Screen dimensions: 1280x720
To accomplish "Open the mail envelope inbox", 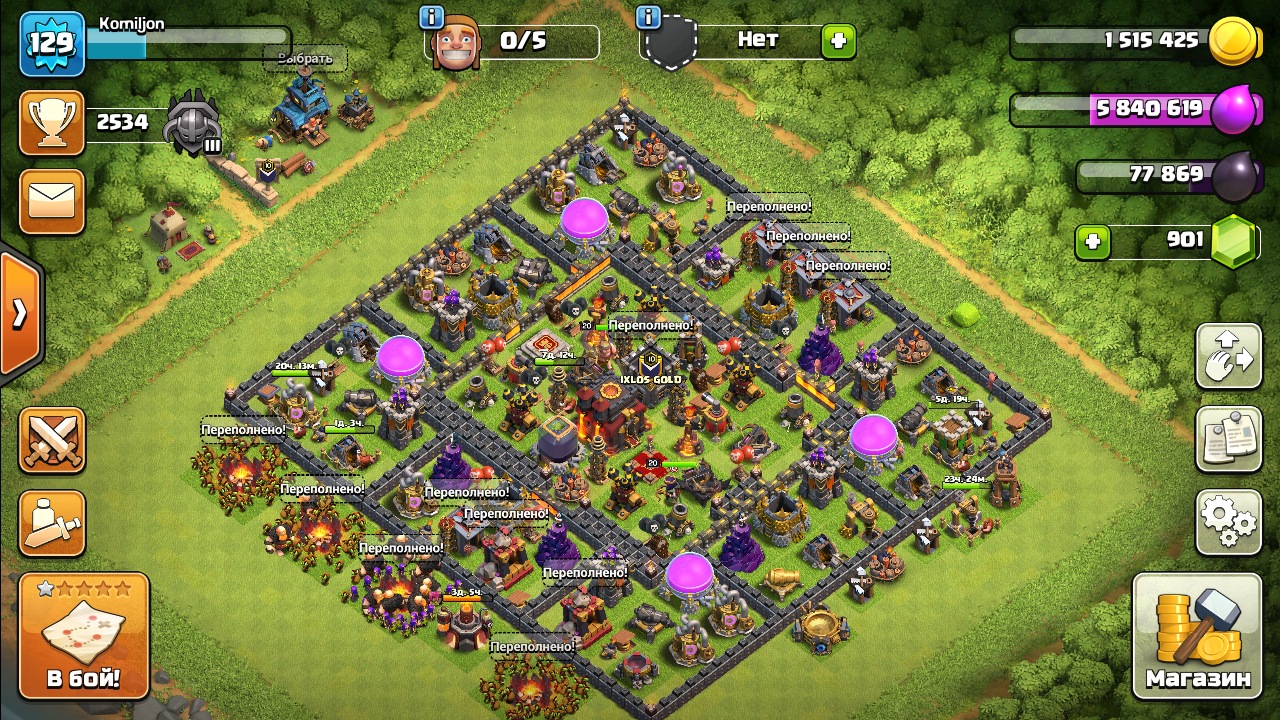I will click(x=52, y=201).
